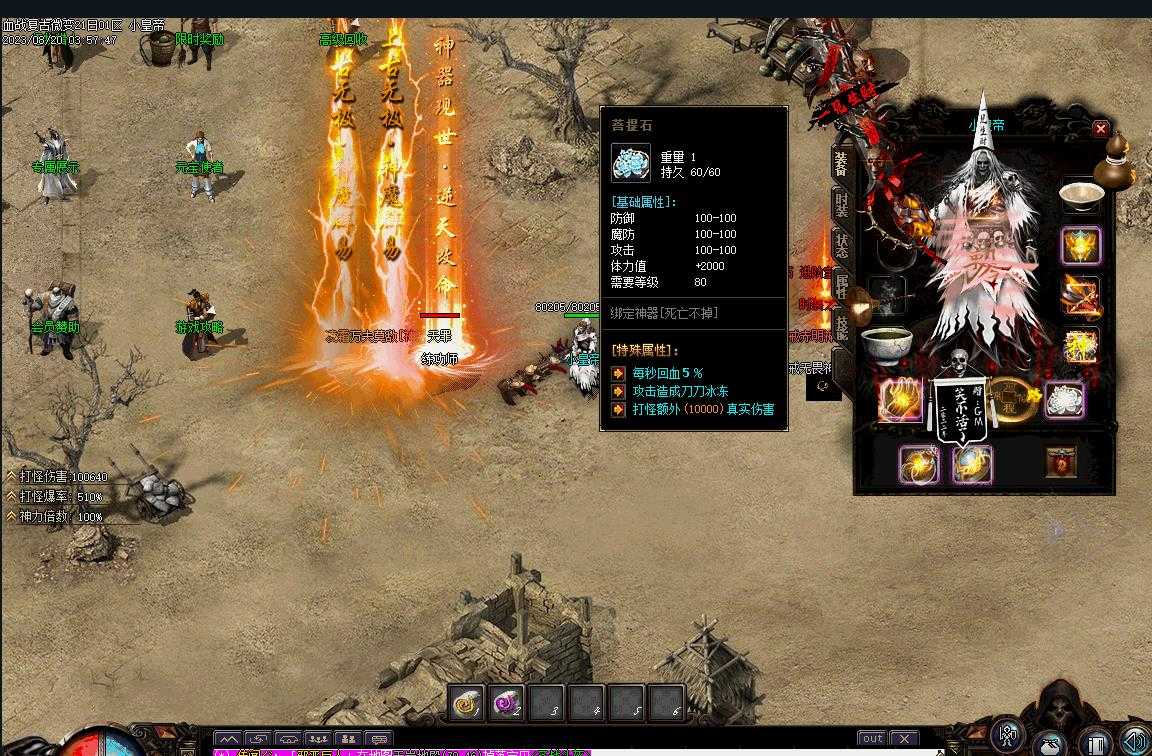Image resolution: width=1152 pixels, height=756 pixels.
Task: Select the 技能 skills tab
Action: pyautogui.click(x=842, y=326)
